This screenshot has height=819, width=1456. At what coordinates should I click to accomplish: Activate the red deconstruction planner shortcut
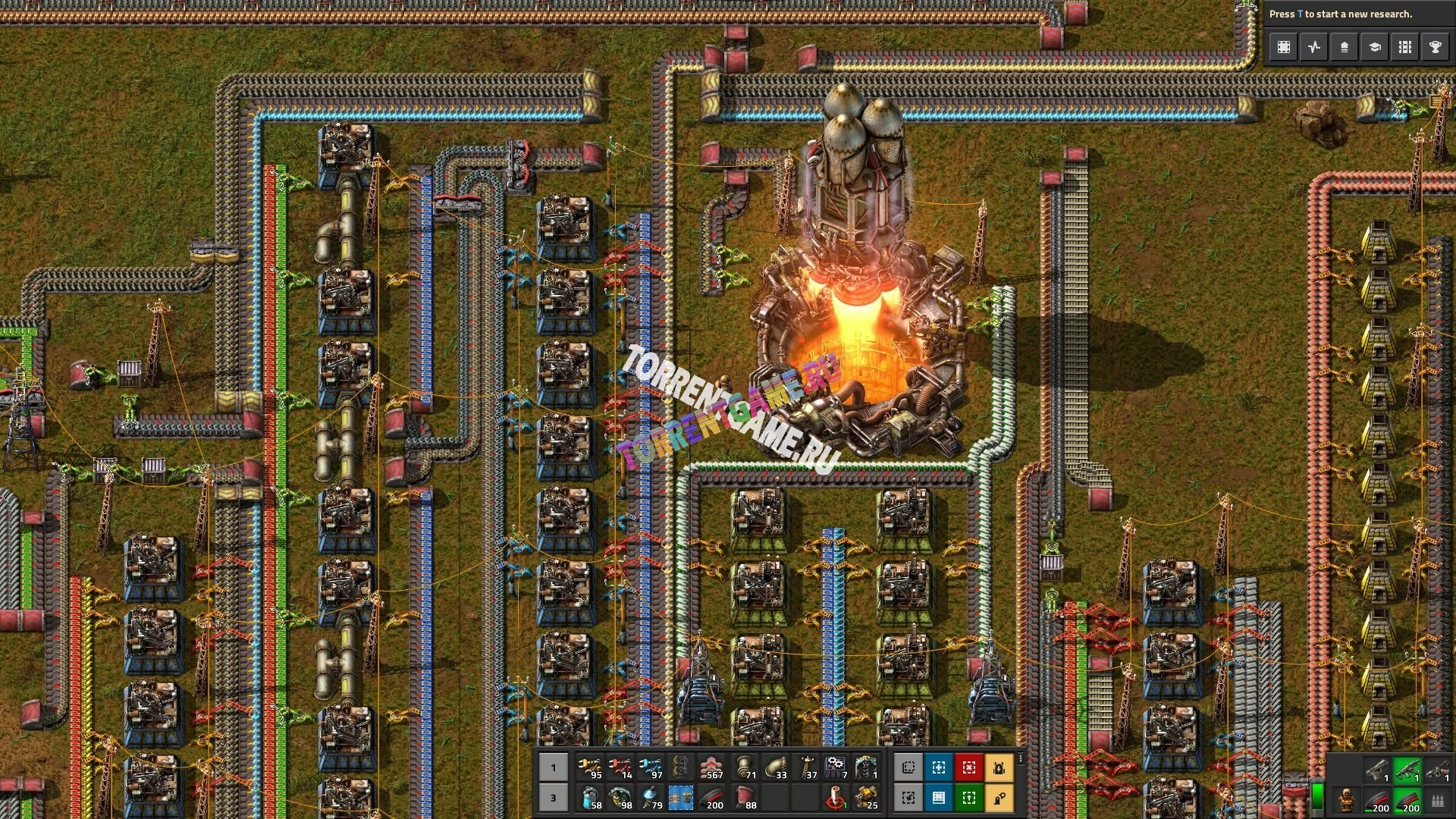coord(968,767)
